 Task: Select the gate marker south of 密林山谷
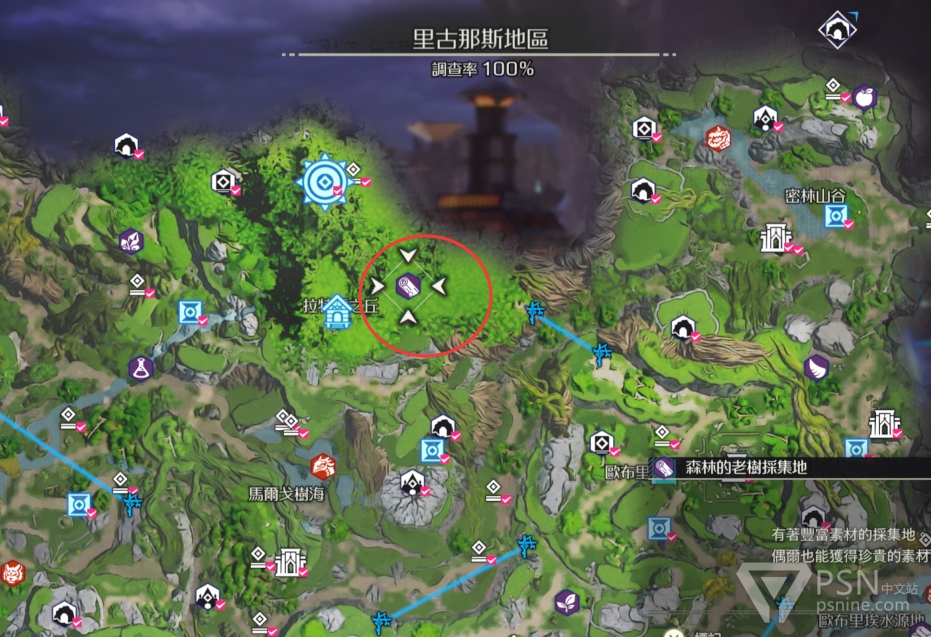(771, 238)
